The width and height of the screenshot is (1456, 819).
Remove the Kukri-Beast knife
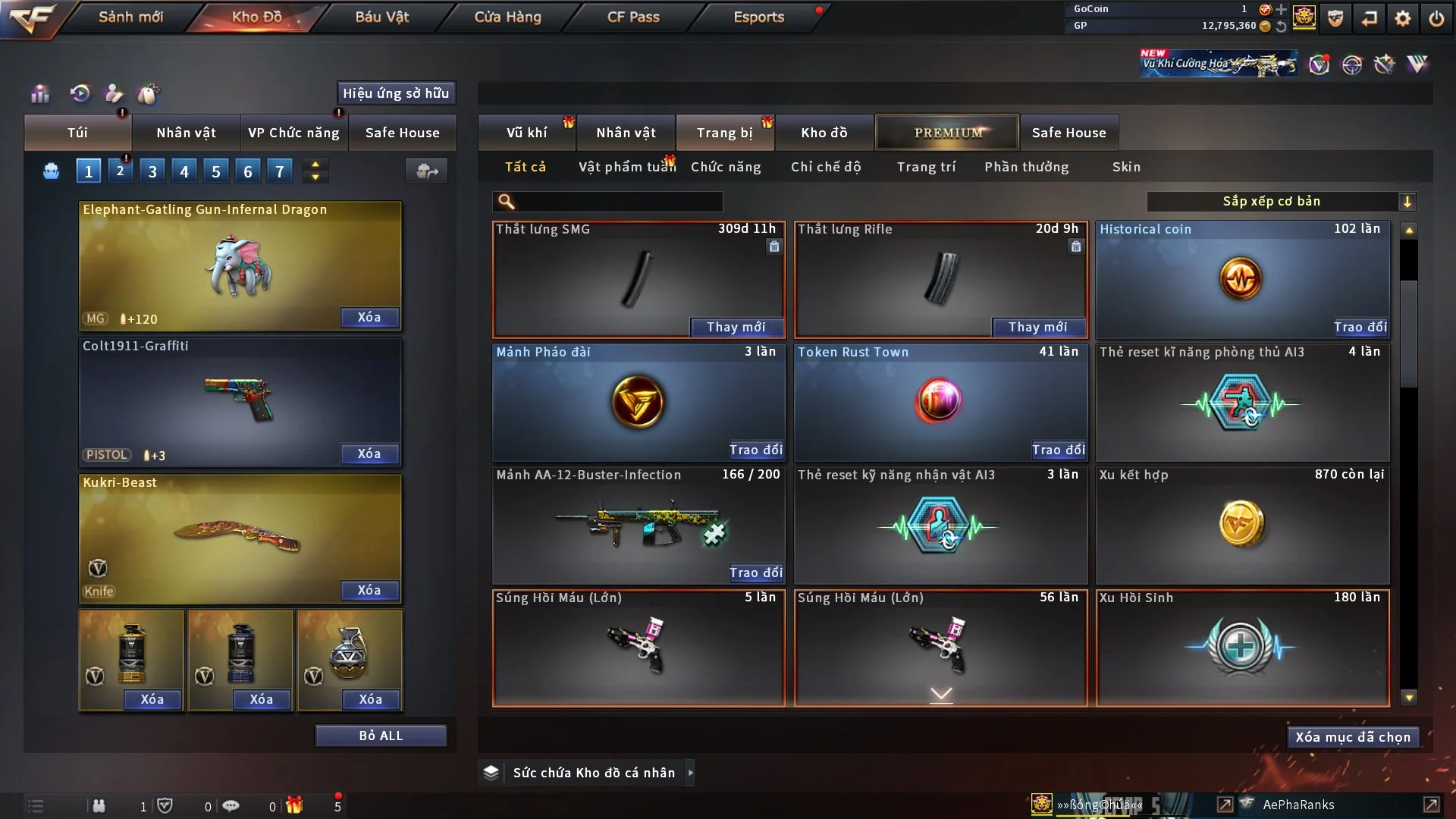pyautogui.click(x=369, y=590)
